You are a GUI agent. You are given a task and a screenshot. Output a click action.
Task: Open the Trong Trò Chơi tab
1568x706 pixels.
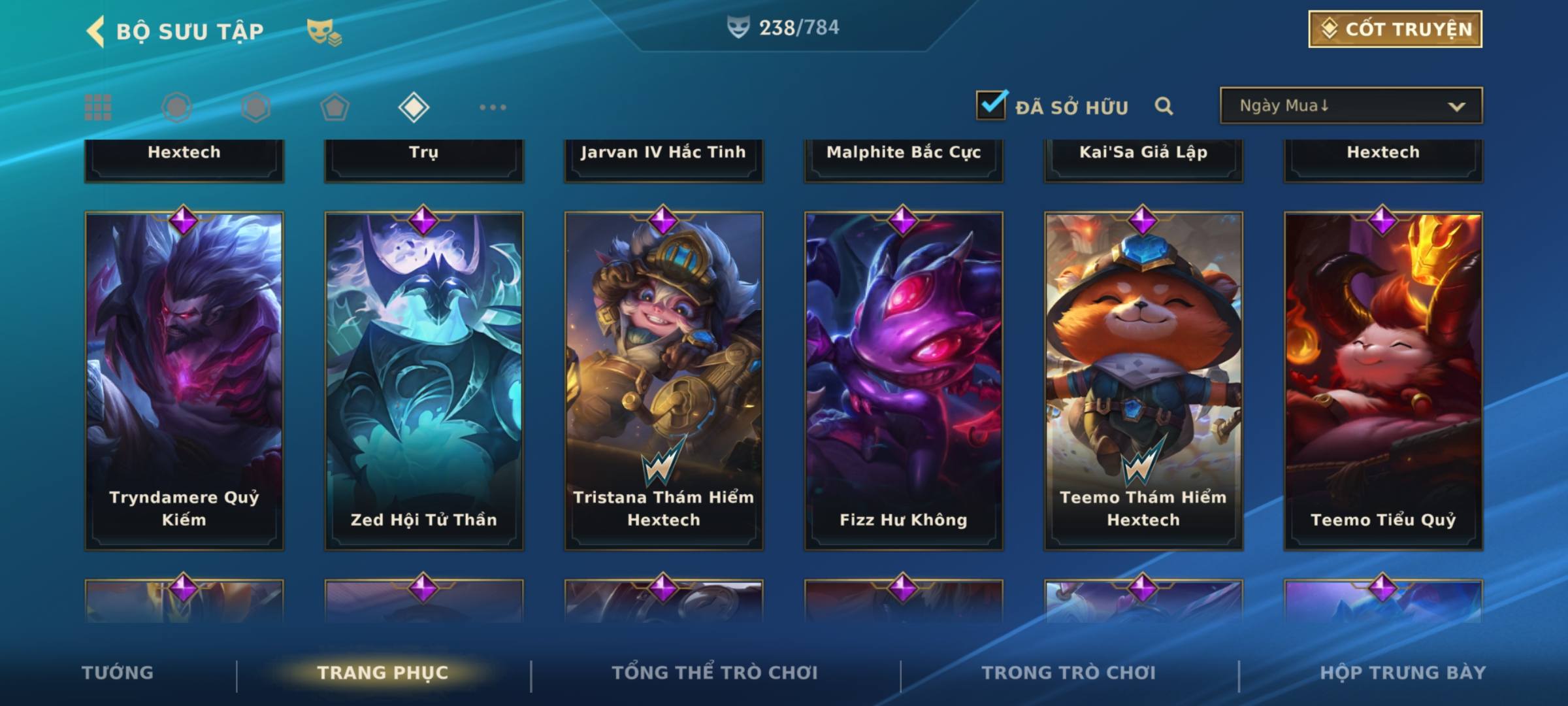click(1069, 673)
